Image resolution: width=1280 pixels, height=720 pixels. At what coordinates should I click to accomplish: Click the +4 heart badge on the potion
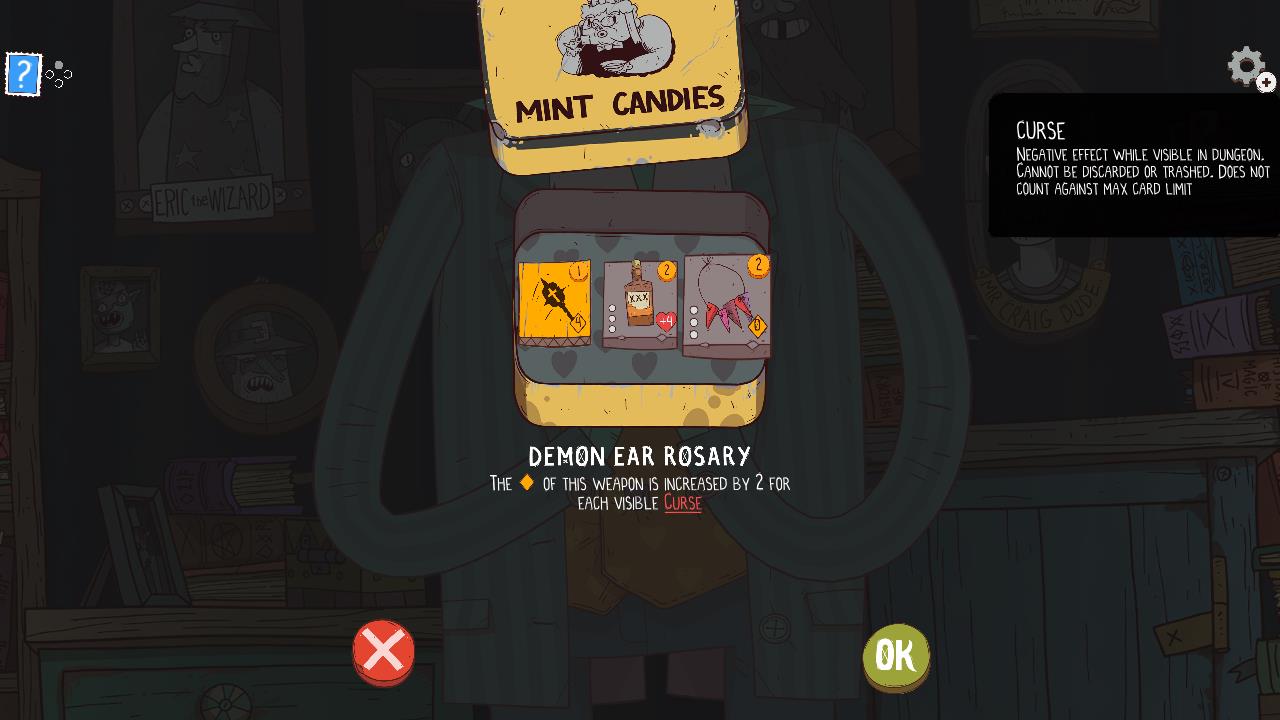(x=665, y=320)
